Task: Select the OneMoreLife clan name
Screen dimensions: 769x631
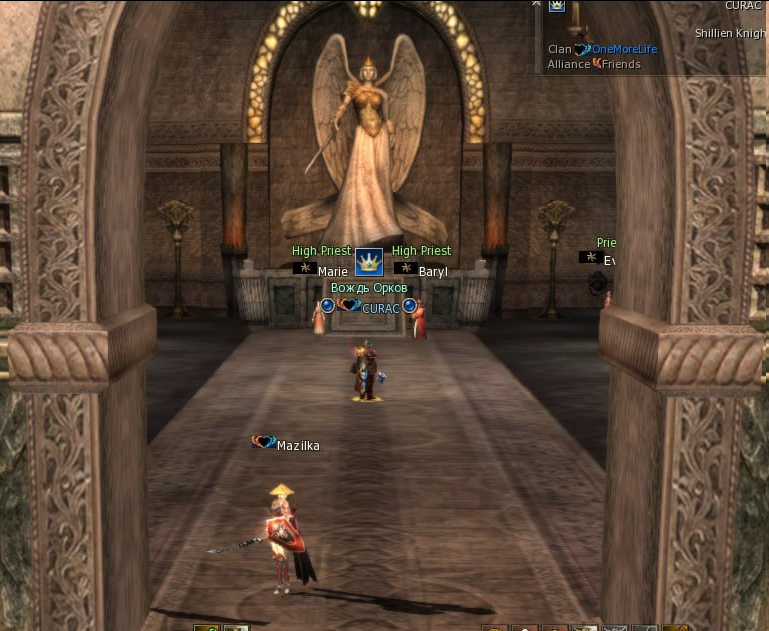Action: click(624, 49)
